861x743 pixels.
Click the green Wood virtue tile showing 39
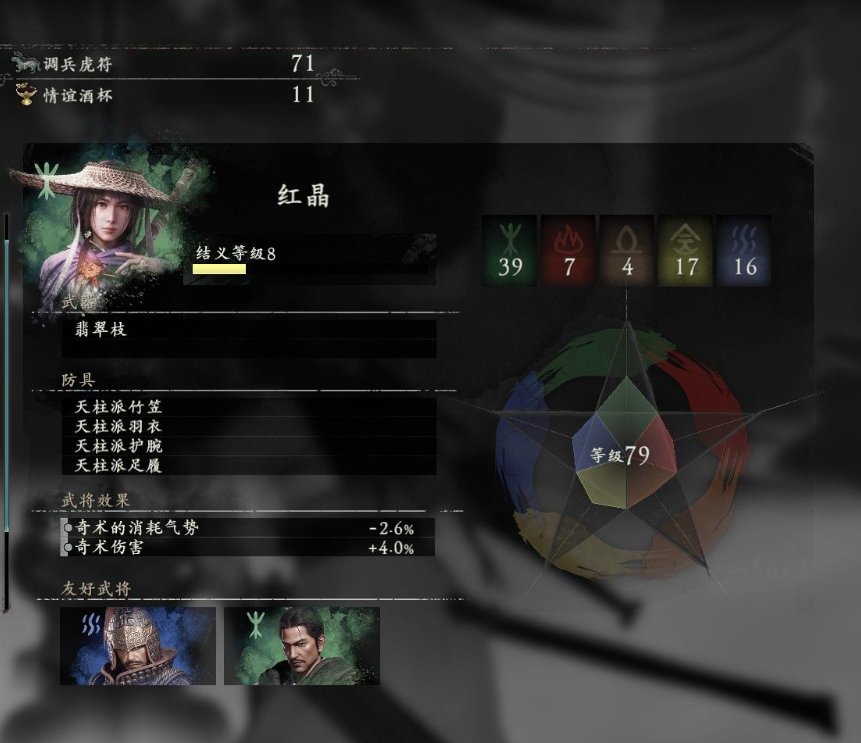point(510,250)
